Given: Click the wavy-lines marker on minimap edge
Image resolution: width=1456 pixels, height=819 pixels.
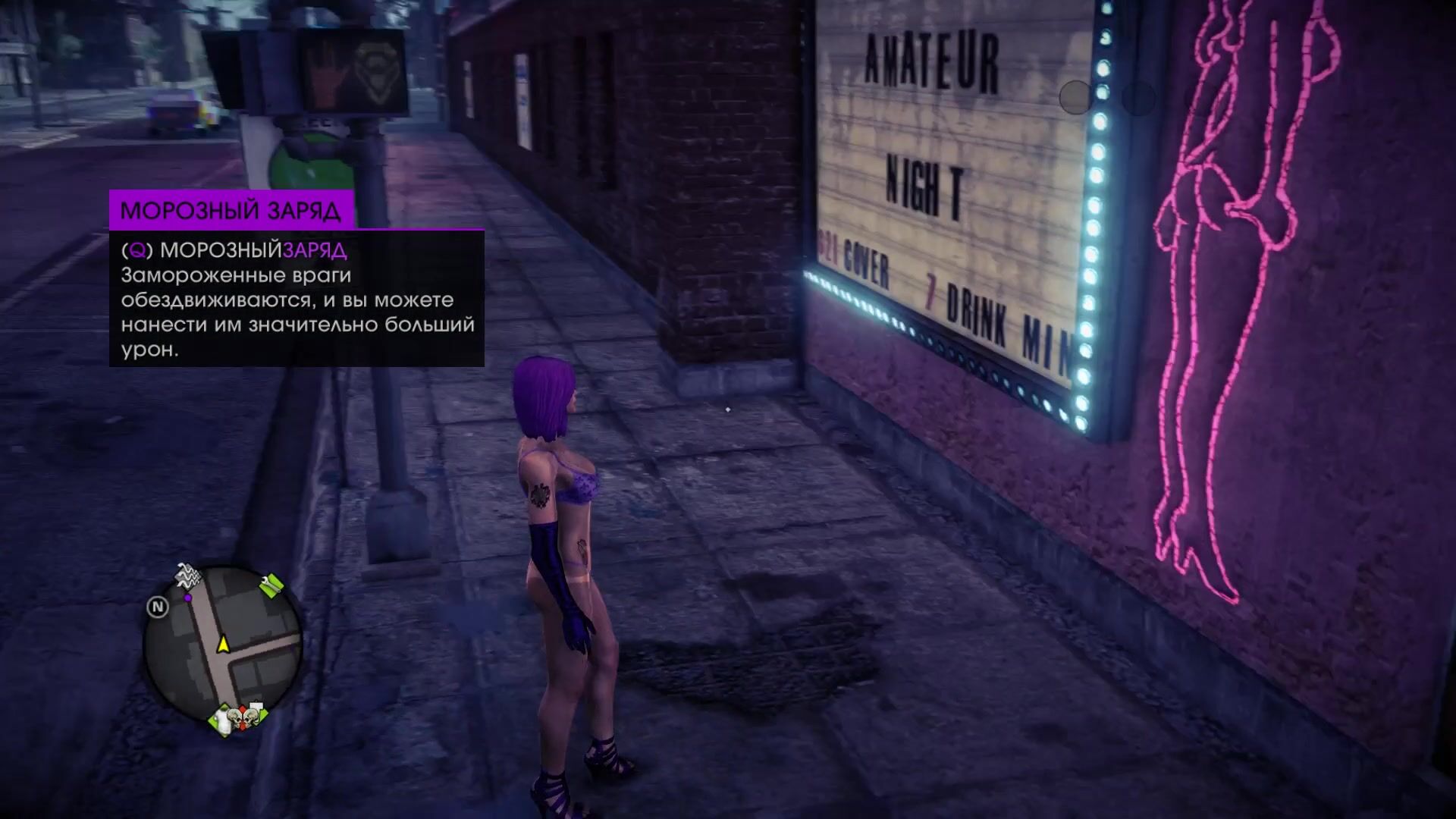Looking at the screenshot, I should (x=189, y=578).
